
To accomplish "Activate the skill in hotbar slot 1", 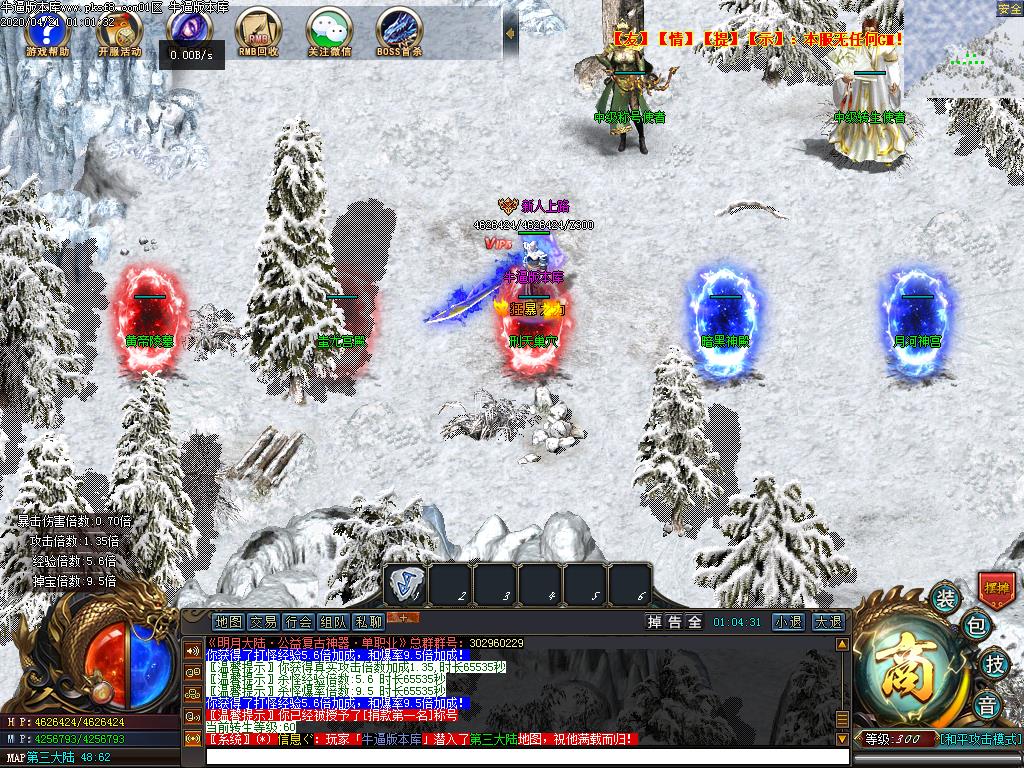I will pos(406,585).
